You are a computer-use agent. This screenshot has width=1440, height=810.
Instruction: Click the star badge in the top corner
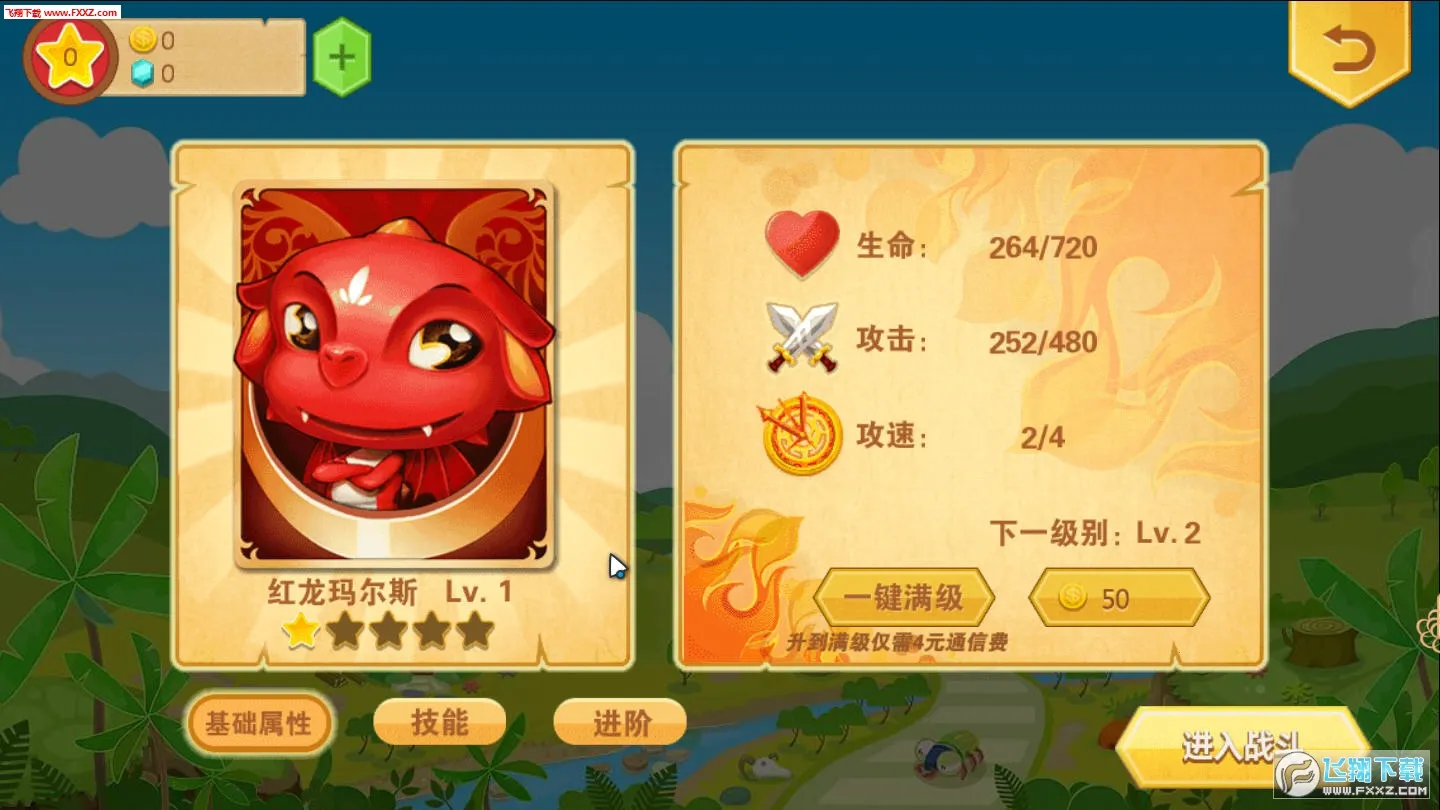point(70,56)
